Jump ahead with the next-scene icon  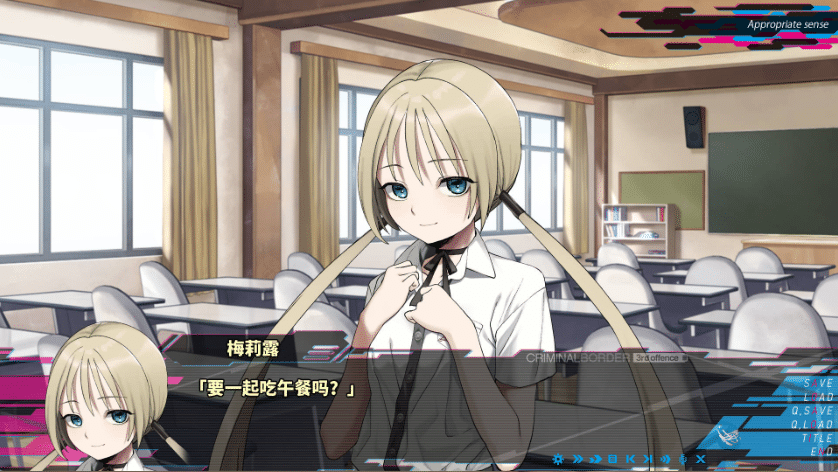coord(649,458)
